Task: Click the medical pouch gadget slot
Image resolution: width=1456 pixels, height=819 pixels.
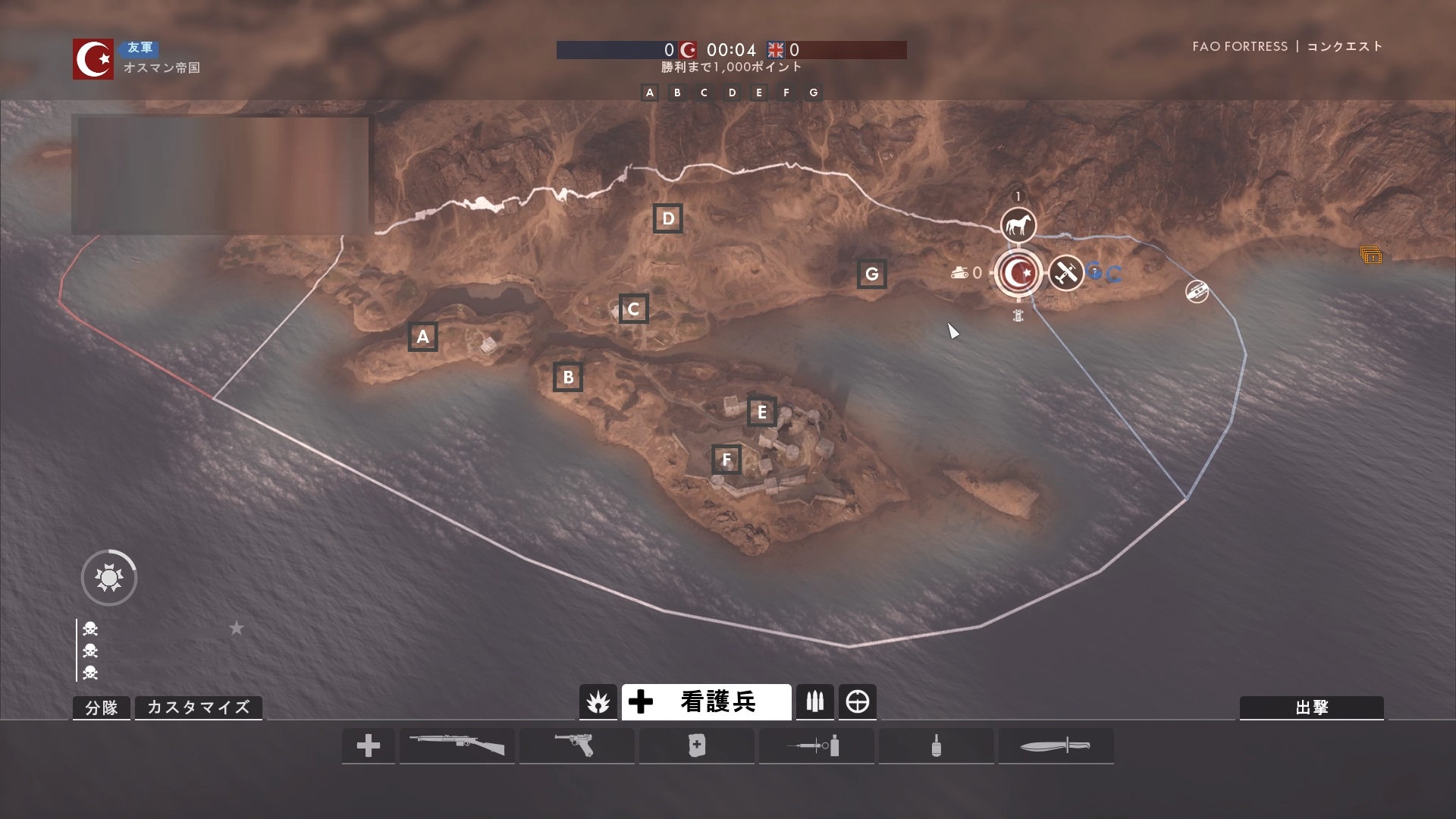Action: pyautogui.click(x=696, y=745)
